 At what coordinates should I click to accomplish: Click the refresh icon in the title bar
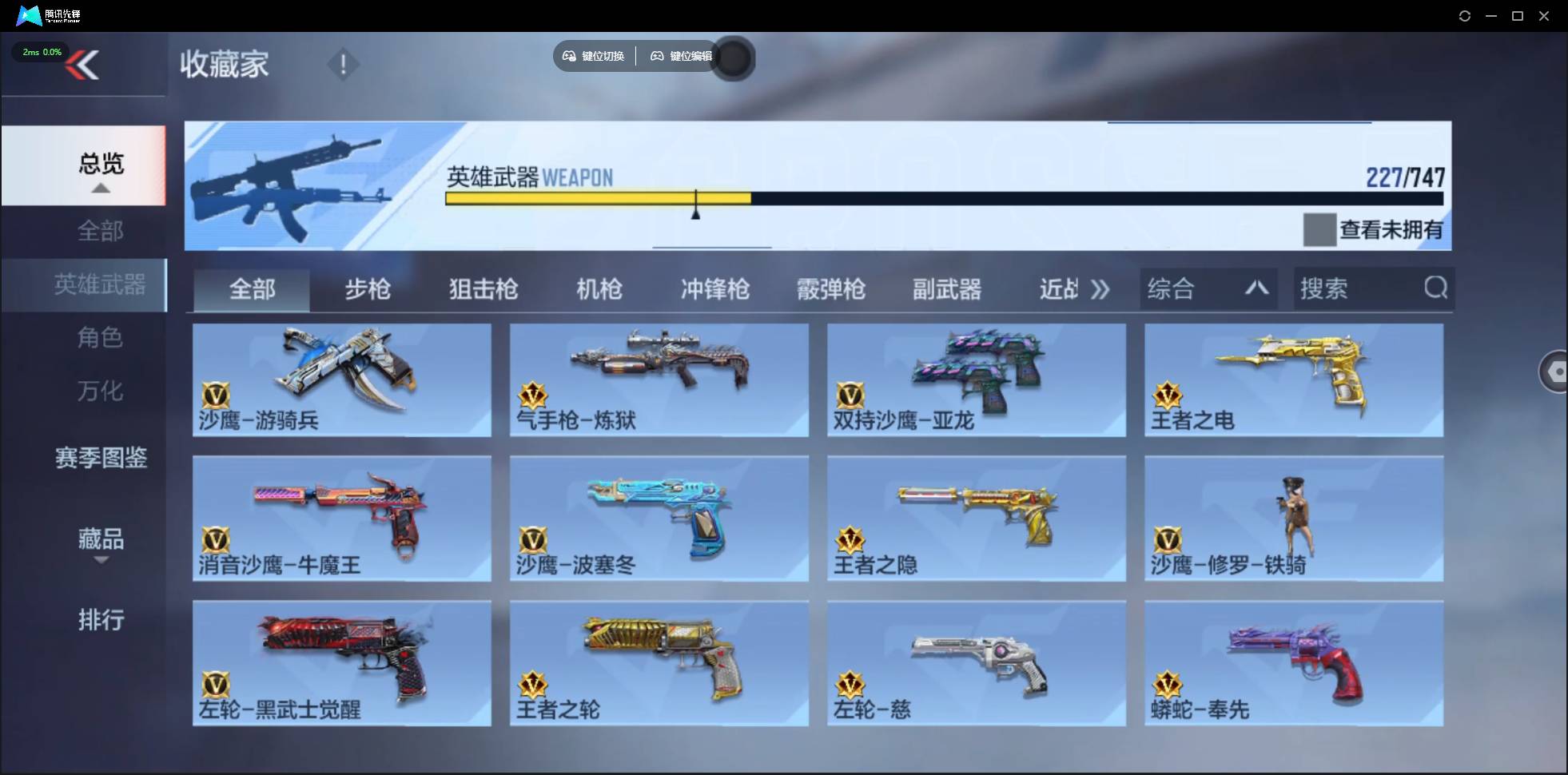click(1466, 15)
